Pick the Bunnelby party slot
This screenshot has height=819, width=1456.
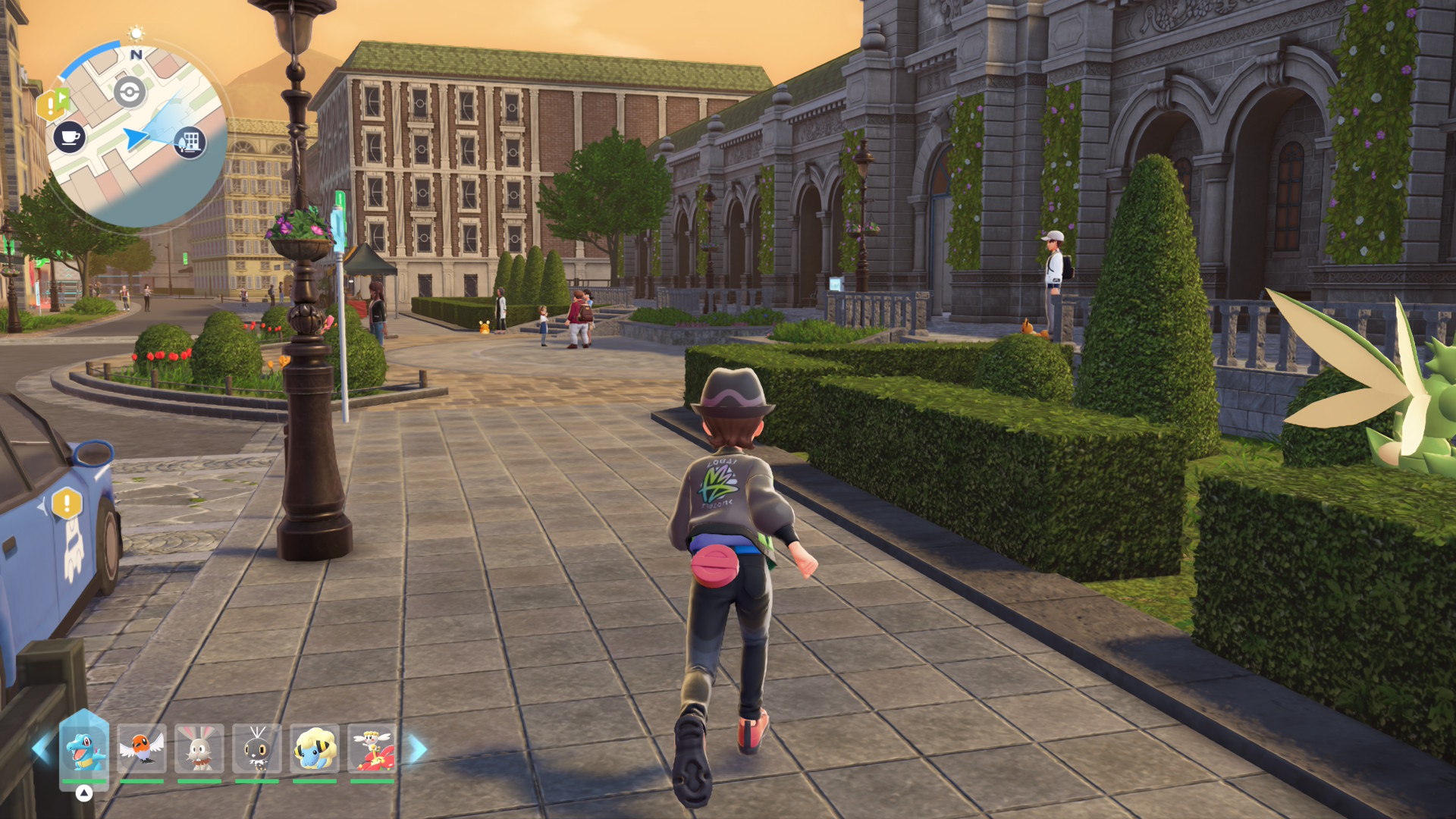tap(199, 749)
